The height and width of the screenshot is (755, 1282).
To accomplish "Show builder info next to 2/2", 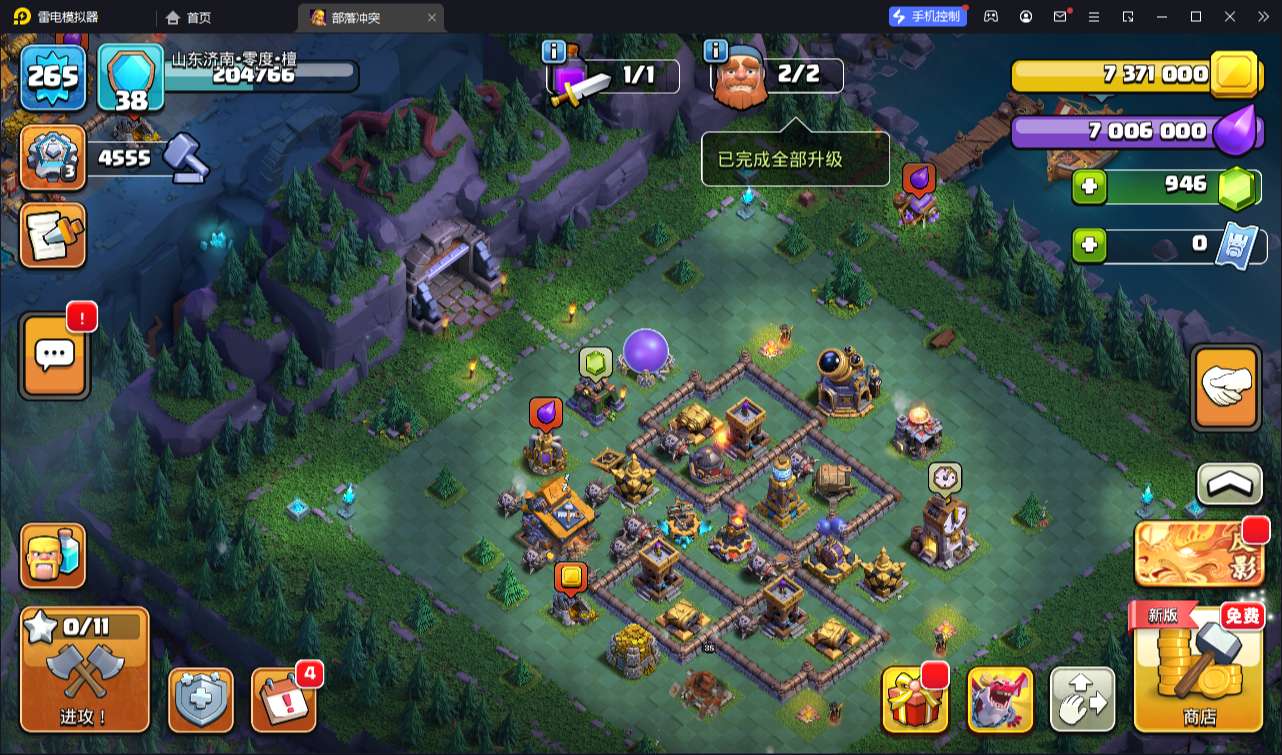I will pyautogui.click(x=715, y=51).
